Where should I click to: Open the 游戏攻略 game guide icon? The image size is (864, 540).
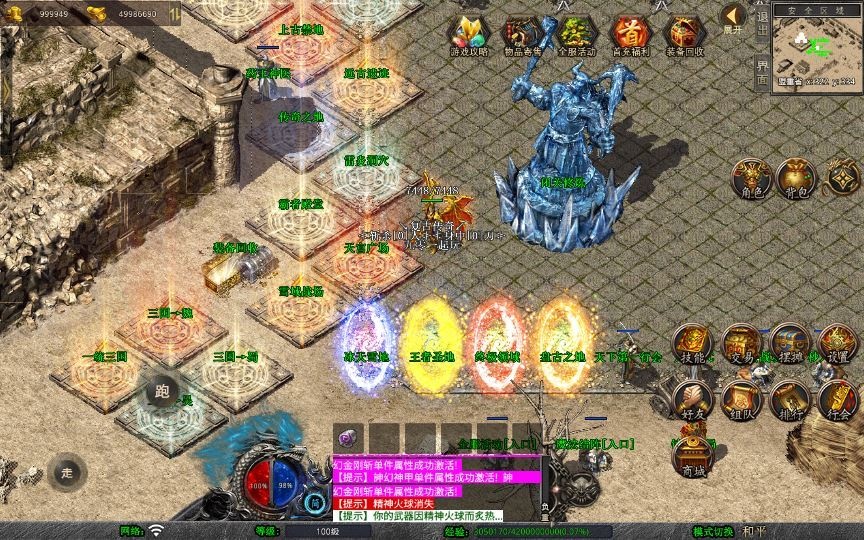point(467,33)
